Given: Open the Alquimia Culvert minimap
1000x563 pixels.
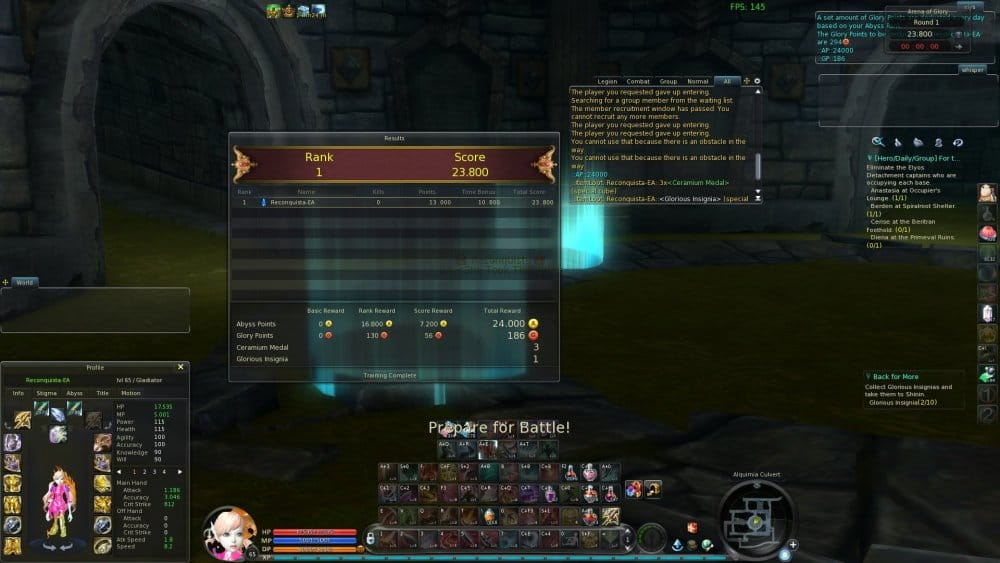Looking at the screenshot, I should click(x=756, y=518).
